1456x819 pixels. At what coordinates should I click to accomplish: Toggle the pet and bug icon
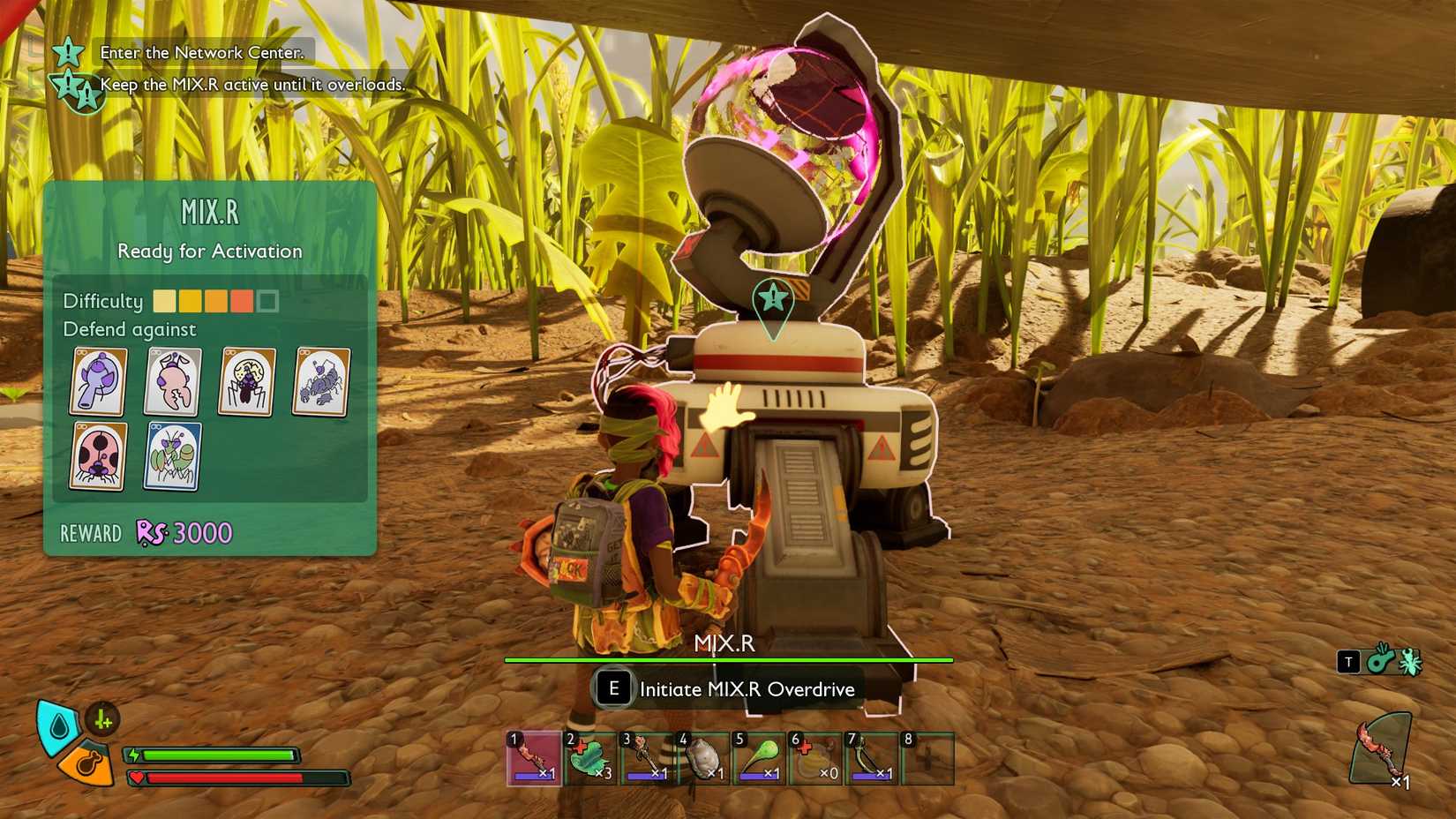(1393, 661)
